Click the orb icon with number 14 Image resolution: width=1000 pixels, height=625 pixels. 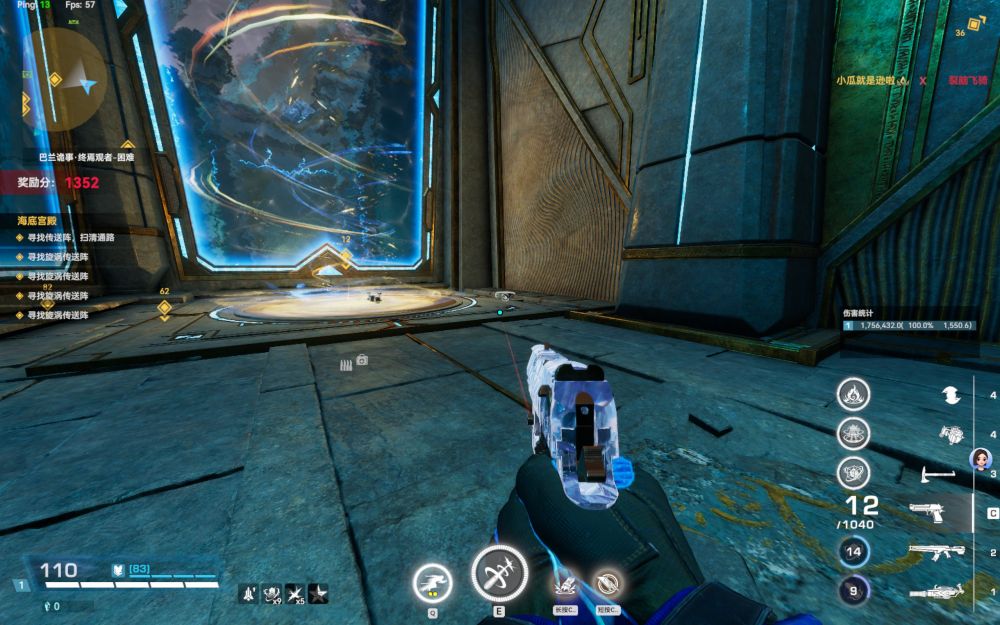point(853,551)
